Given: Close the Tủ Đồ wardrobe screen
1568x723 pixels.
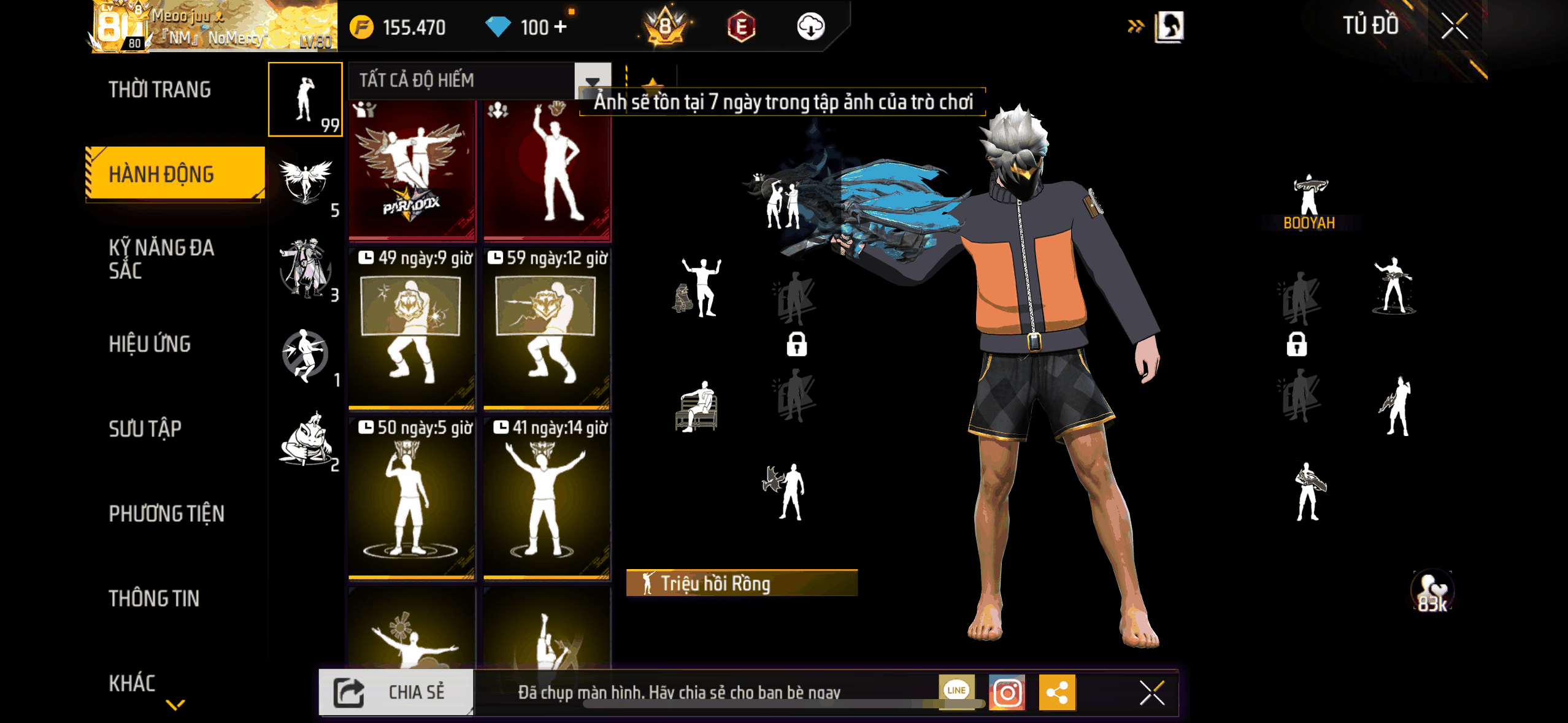Looking at the screenshot, I should [1454, 26].
